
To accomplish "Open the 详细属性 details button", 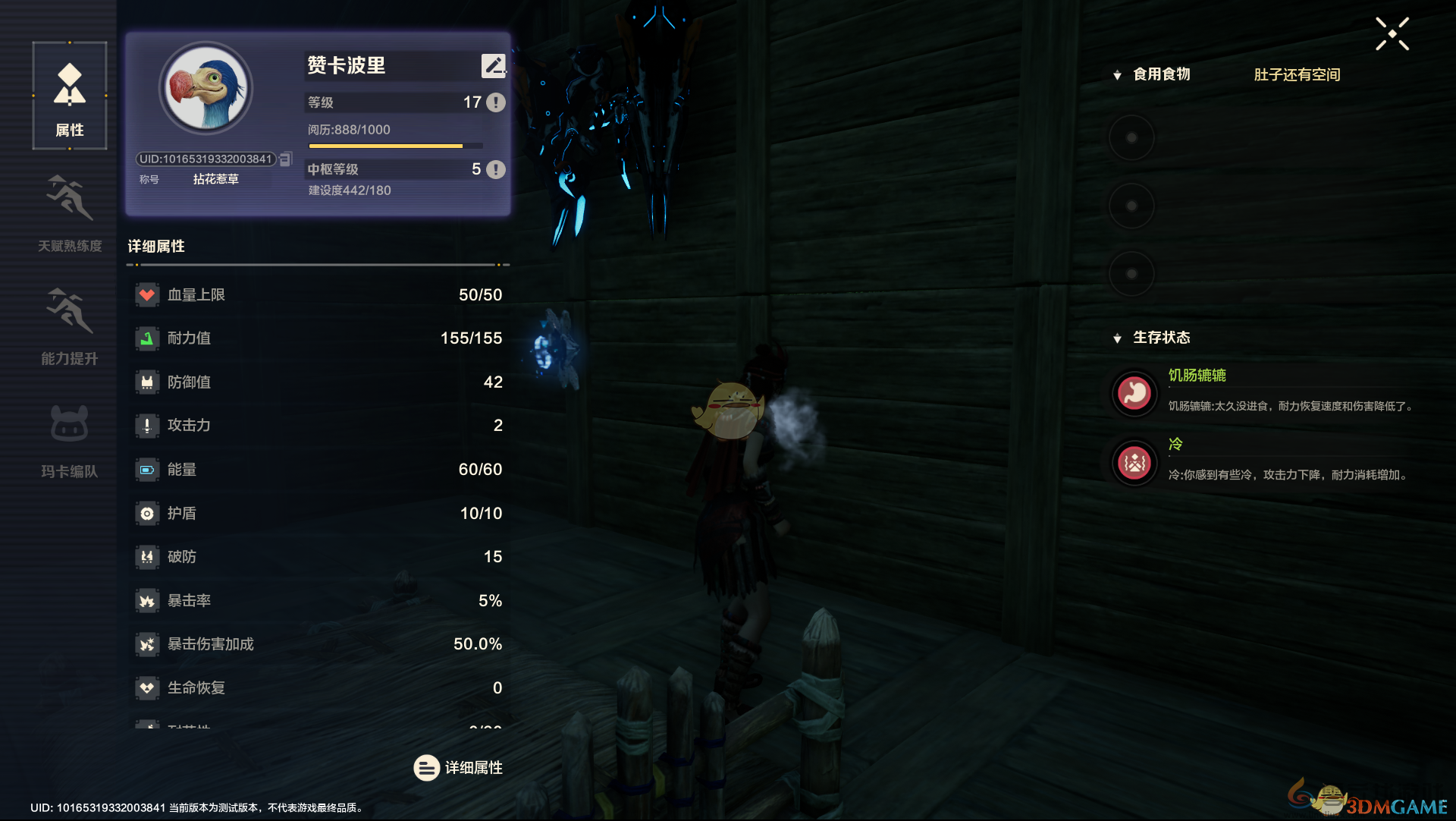I will (458, 768).
